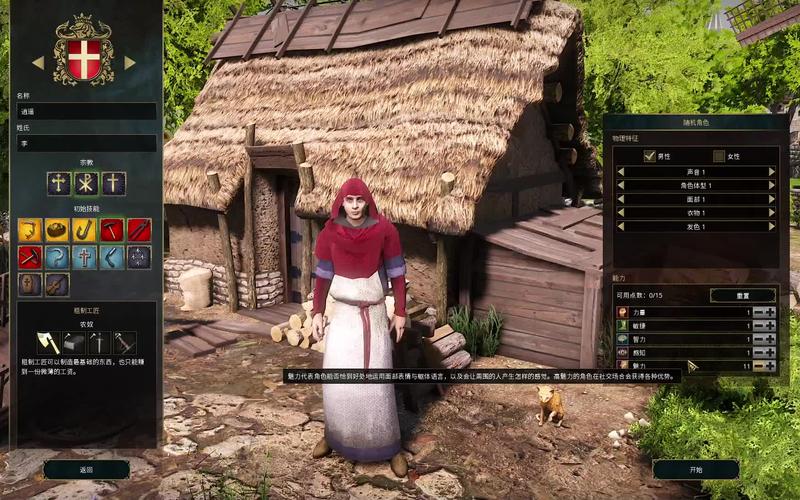Decrease the 魅力 (charisma) attribute

pos(758,366)
